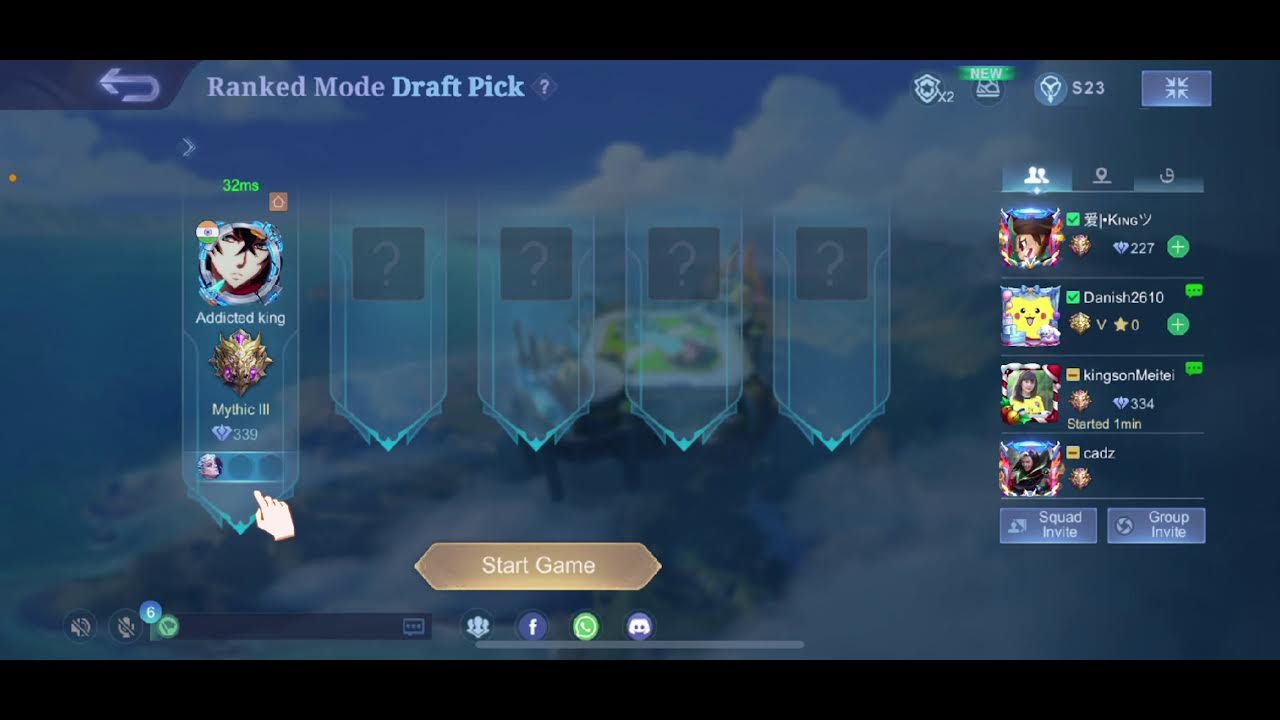Viewport: 1280px width, 720px height.
Task: Open the chat input bar
Action: (290, 627)
